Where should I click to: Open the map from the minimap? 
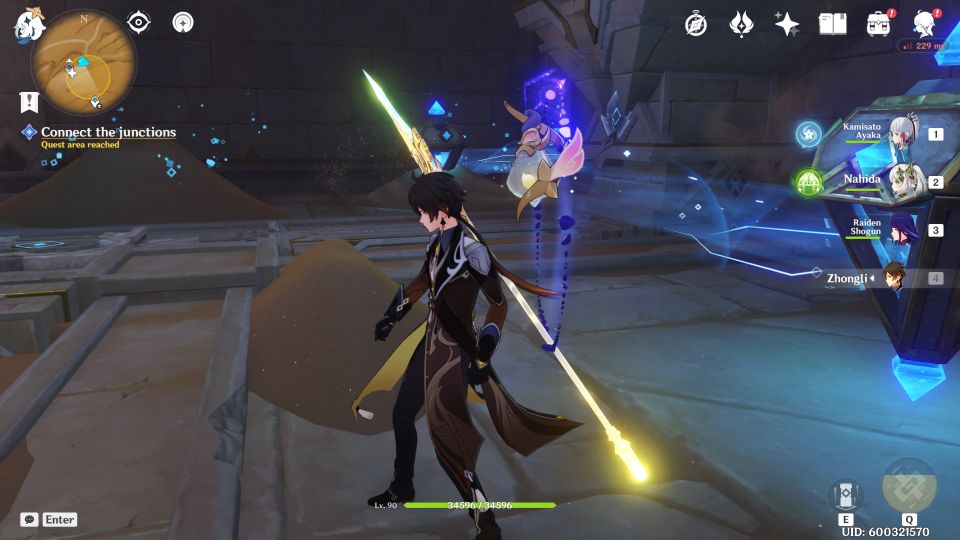click(x=83, y=62)
